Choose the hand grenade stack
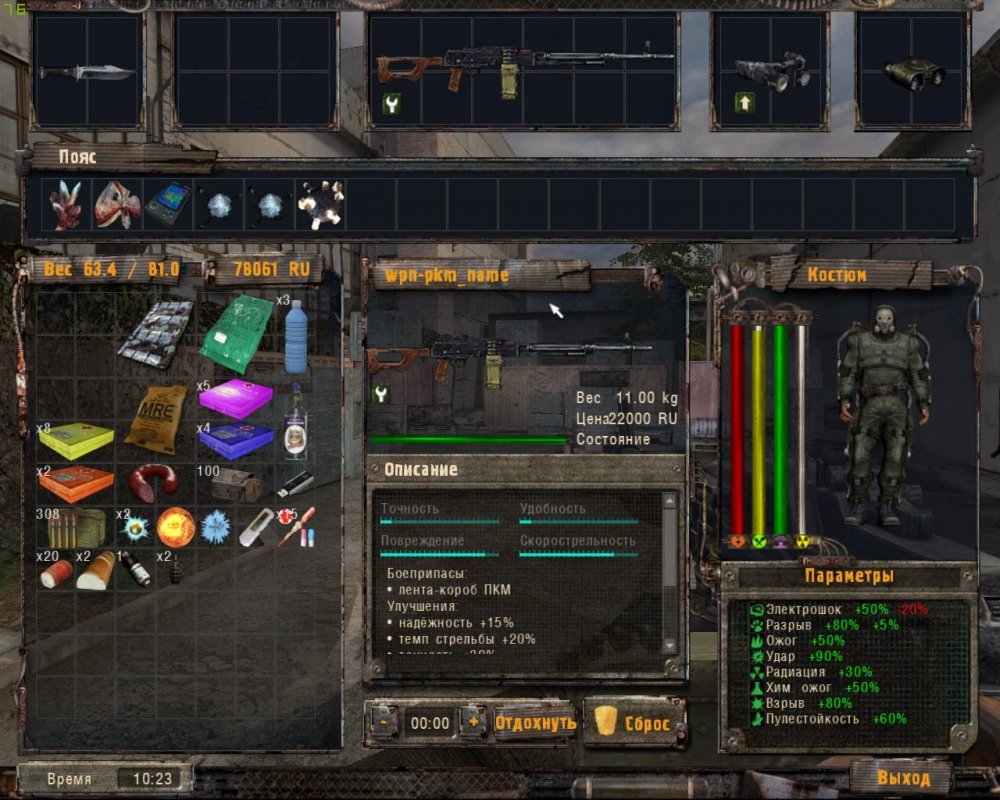Screen dimensions: 1000x800 (175, 569)
